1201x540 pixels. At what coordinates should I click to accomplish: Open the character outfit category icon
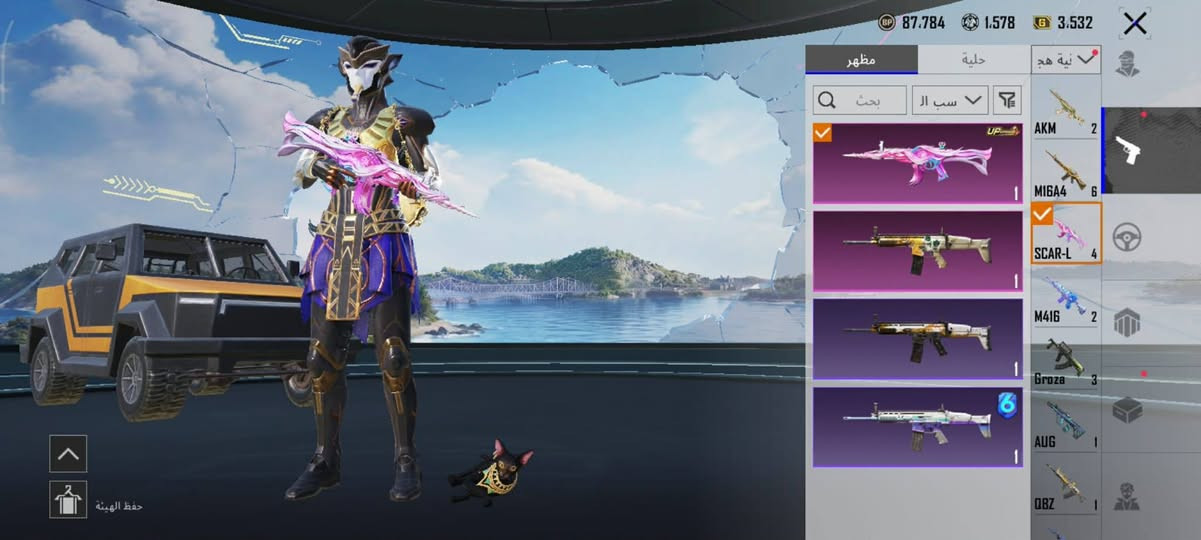(1128, 62)
